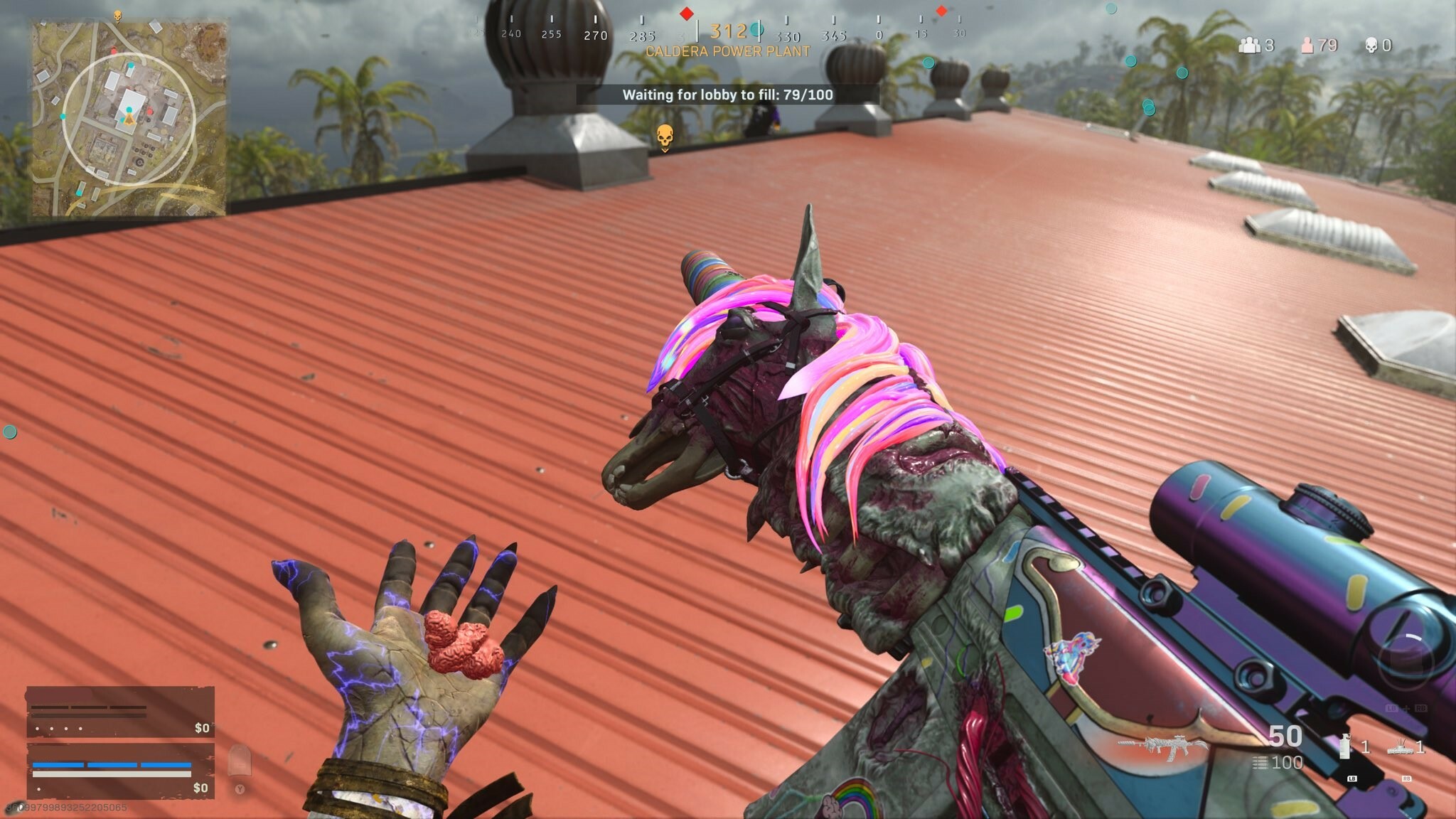The image size is (1456, 819).
Task: Select the teammate status panel without armor
Action: click(x=120, y=712)
